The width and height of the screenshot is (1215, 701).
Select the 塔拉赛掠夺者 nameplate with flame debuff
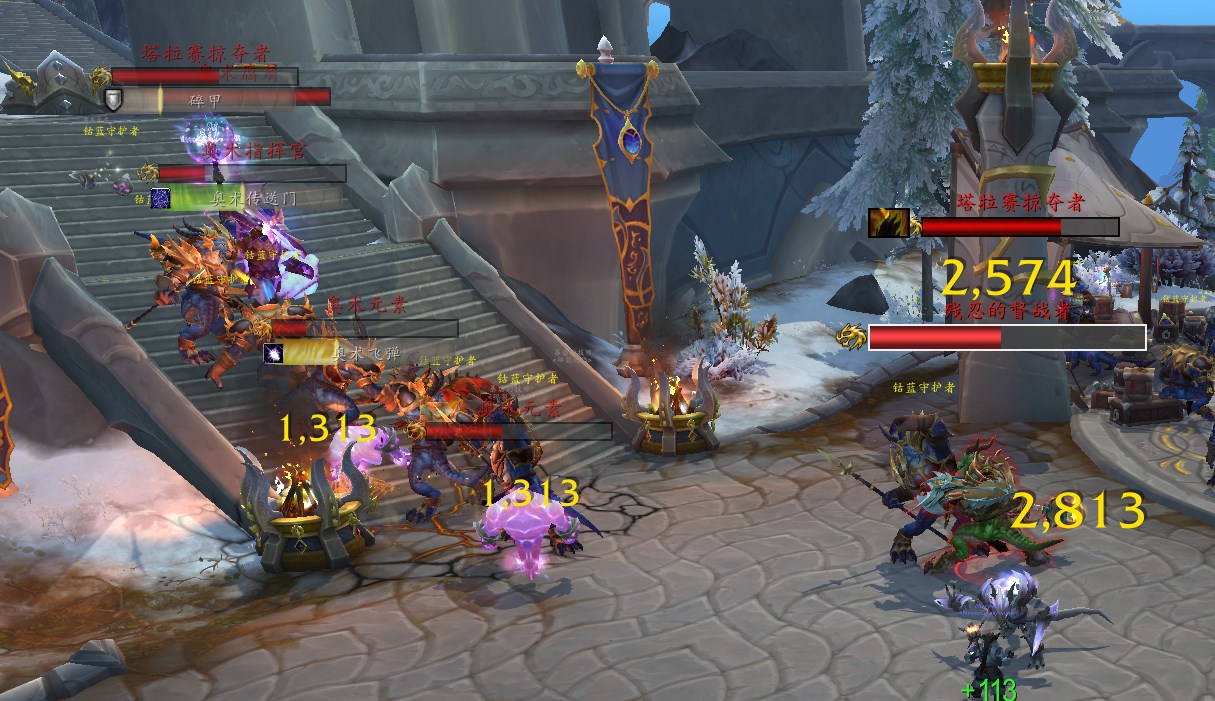point(1019,227)
